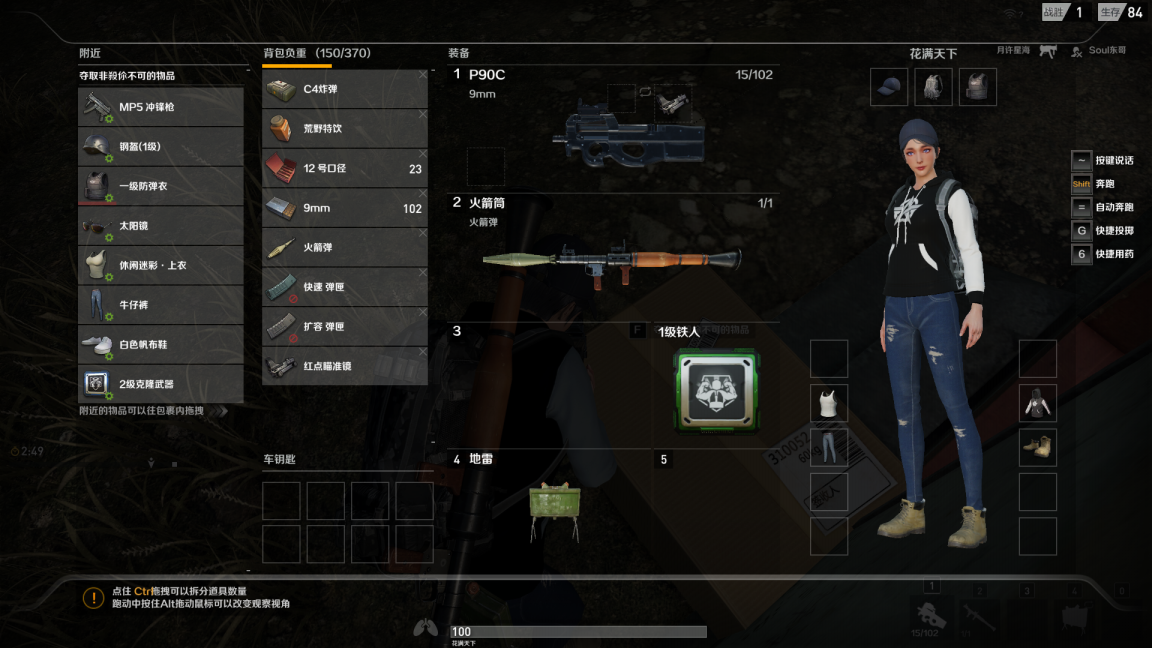Click the equipped cap slot
Screen dimensions: 1152x648
coord(889,87)
